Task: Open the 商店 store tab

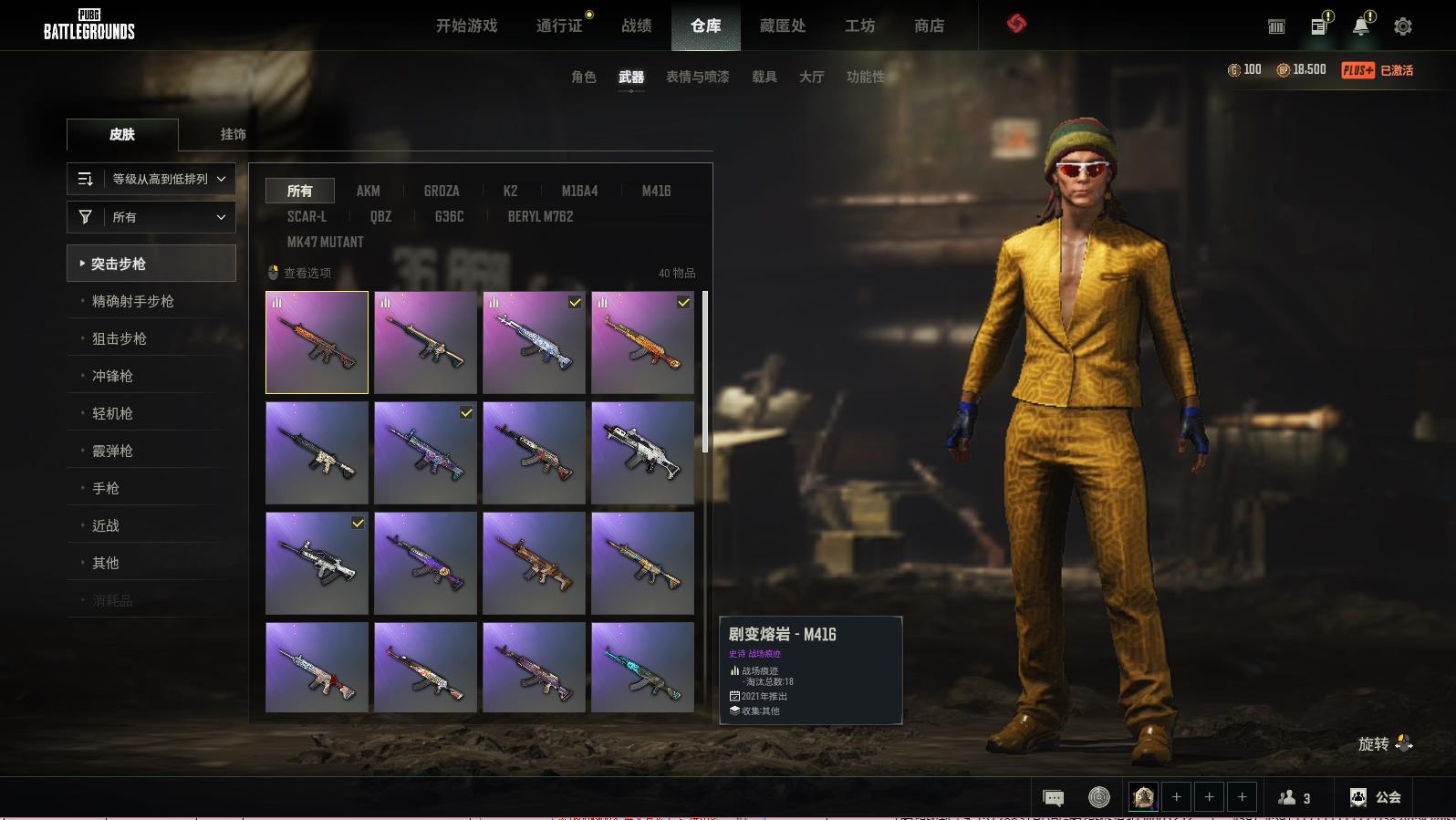Action: click(929, 26)
